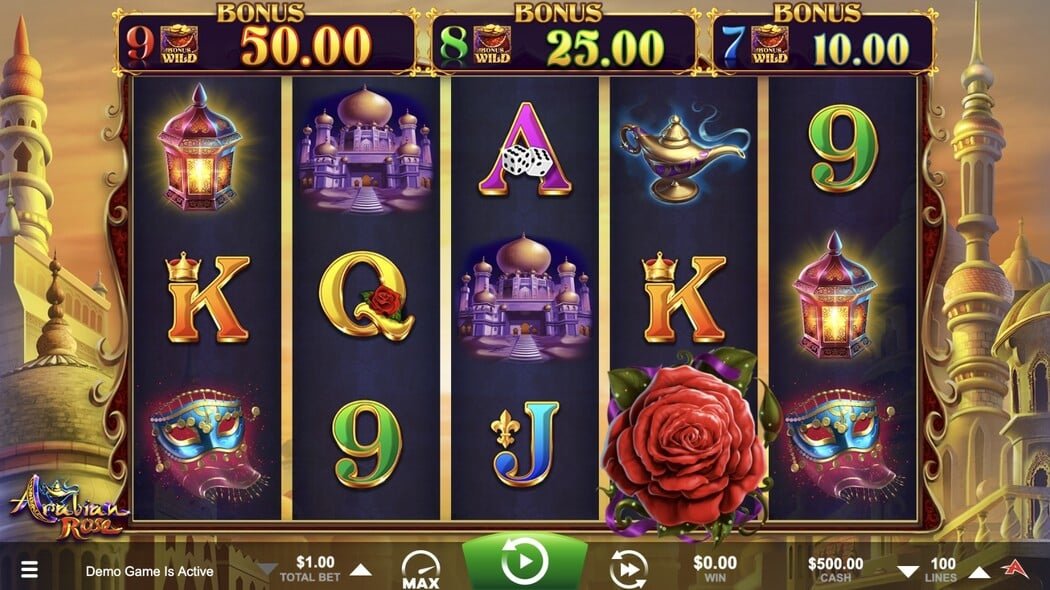Image resolution: width=1050 pixels, height=590 pixels.
Task: Decrease the total bet amount
Action: [268, 570]
